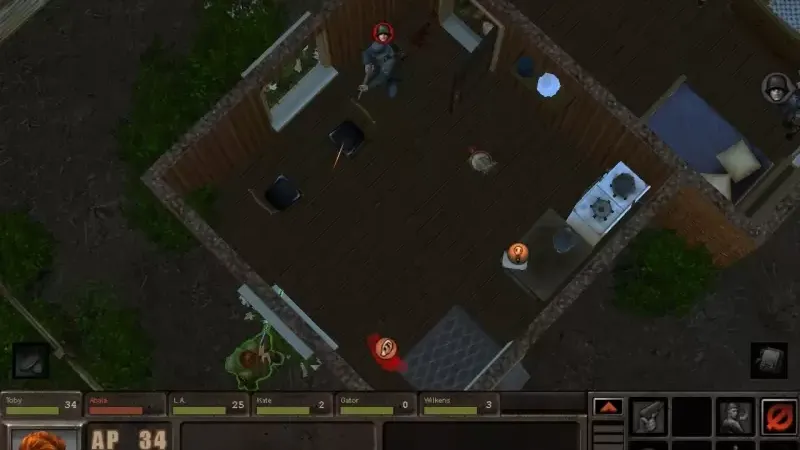Screen dimensions: 800x450
Task: Activate the pistol weapon action icon
Action: point(649,416)
